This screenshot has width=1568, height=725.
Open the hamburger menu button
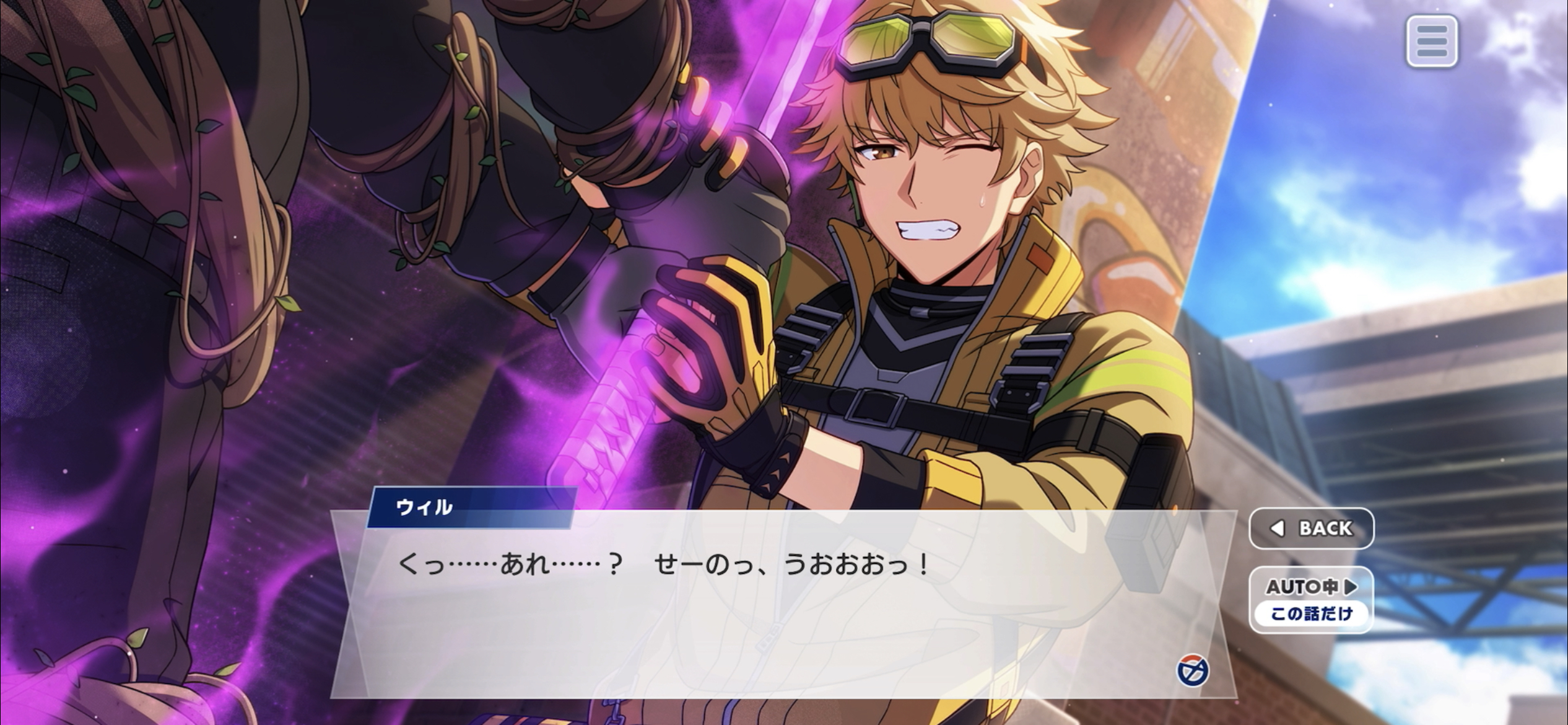coord(1431,42)
